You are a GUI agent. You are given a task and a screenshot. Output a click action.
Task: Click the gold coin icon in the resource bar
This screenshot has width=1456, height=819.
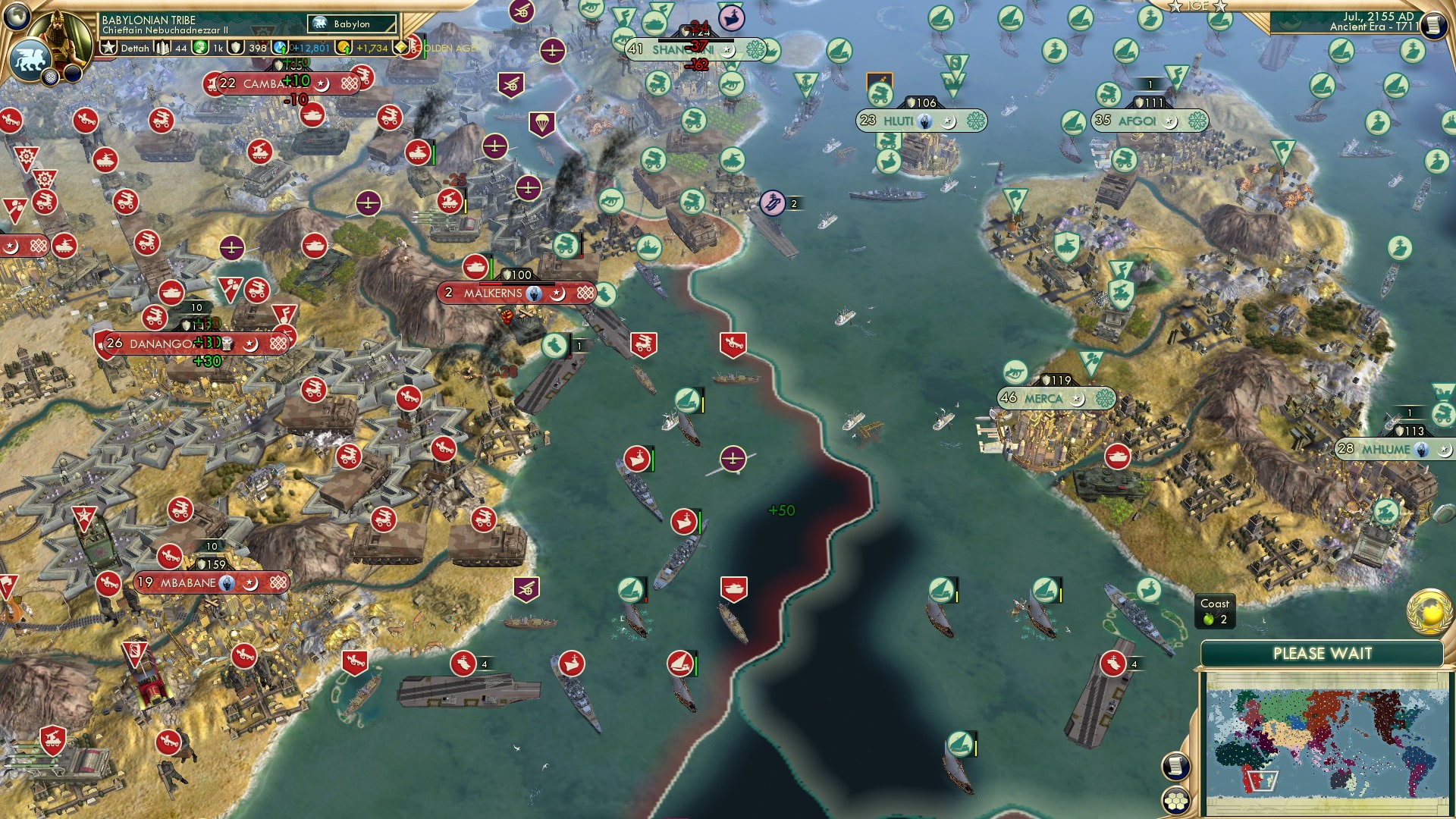pos(343,48)
